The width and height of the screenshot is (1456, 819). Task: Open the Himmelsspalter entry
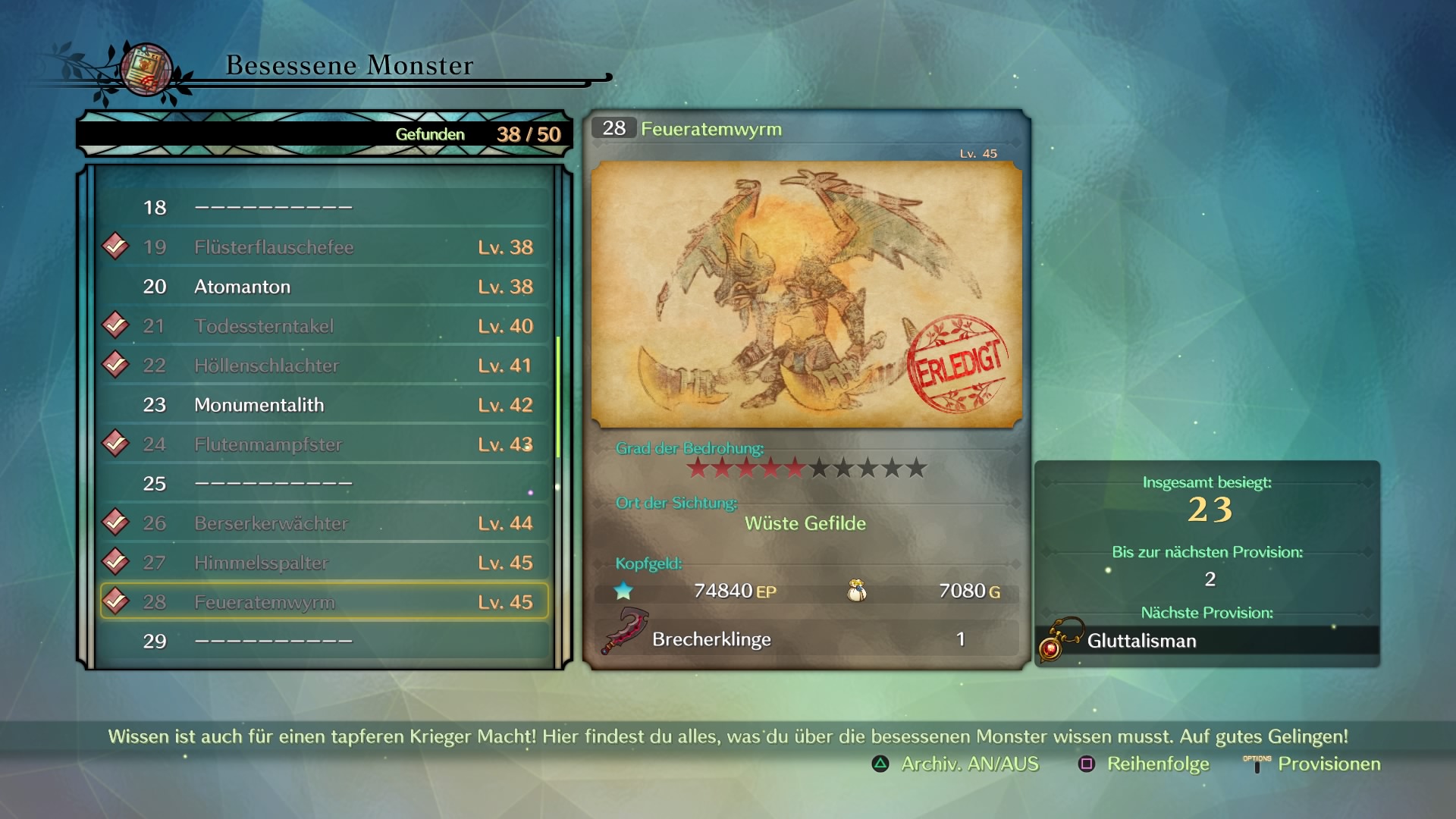[x=325, y=563]
